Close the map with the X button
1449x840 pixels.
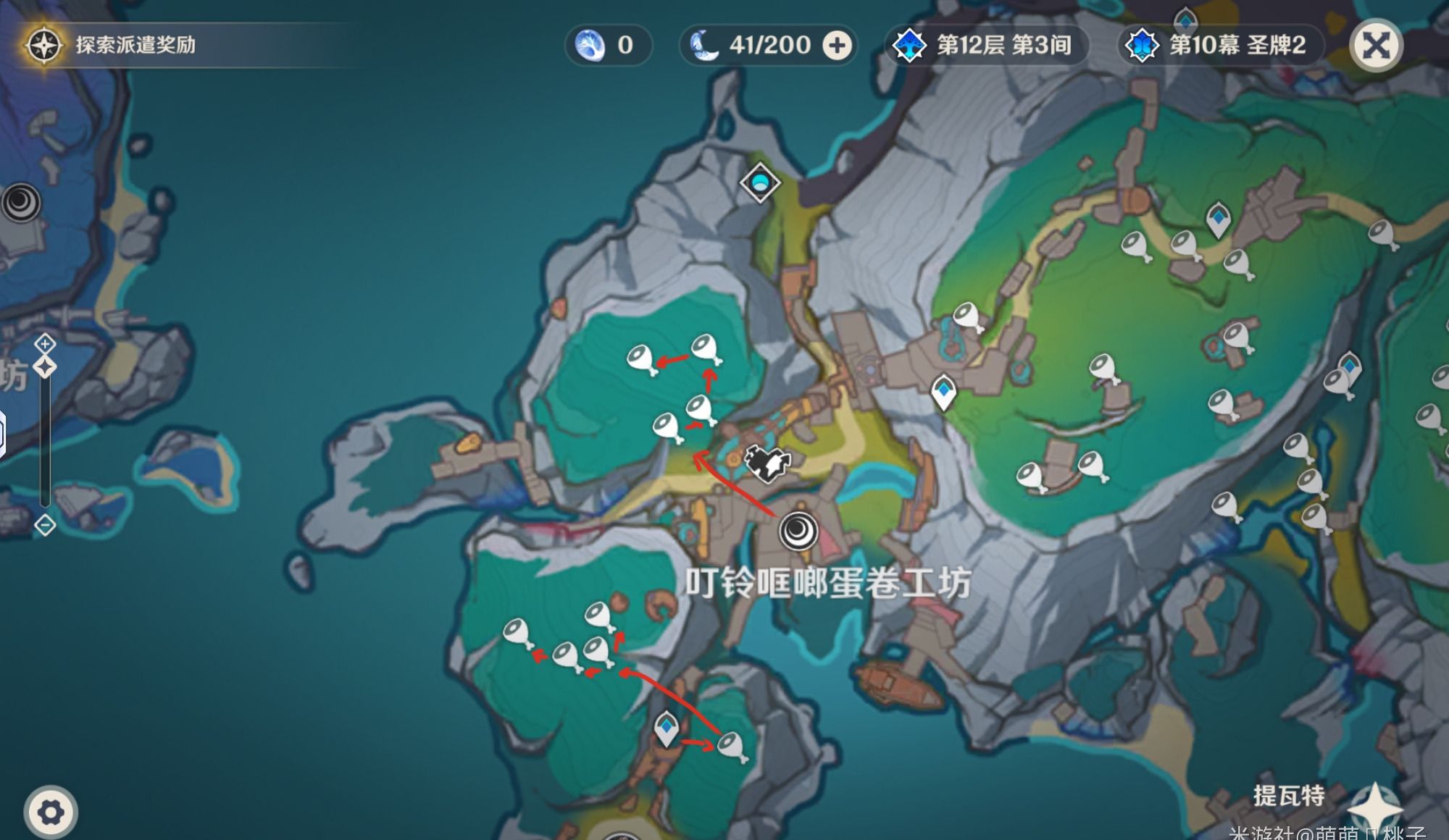coord(1376,46)
